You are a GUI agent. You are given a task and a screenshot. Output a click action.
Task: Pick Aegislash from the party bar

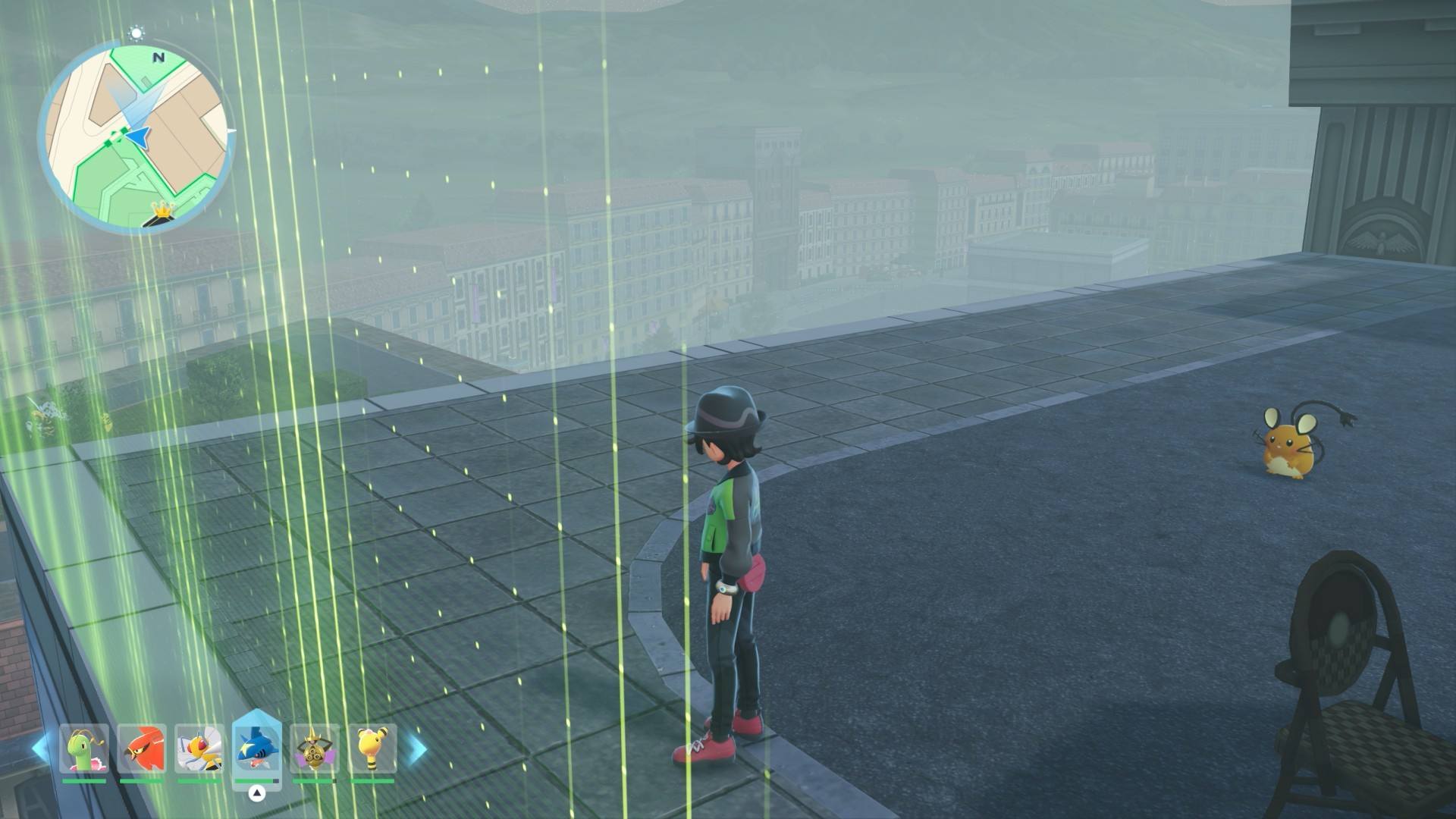coord(314,748)
